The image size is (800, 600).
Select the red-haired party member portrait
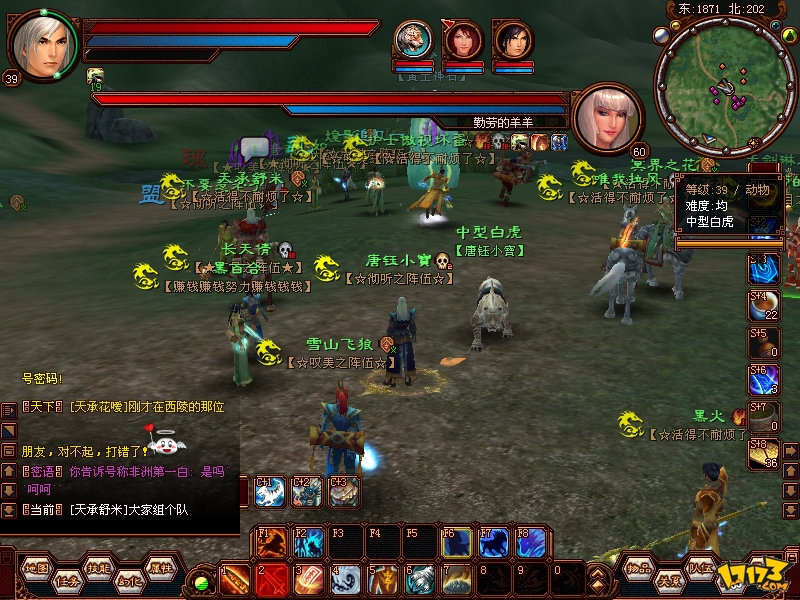464,40
